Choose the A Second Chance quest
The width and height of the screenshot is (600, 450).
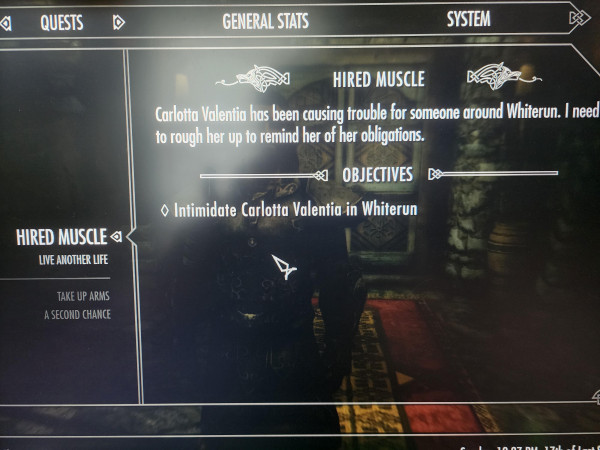point(77,315)
